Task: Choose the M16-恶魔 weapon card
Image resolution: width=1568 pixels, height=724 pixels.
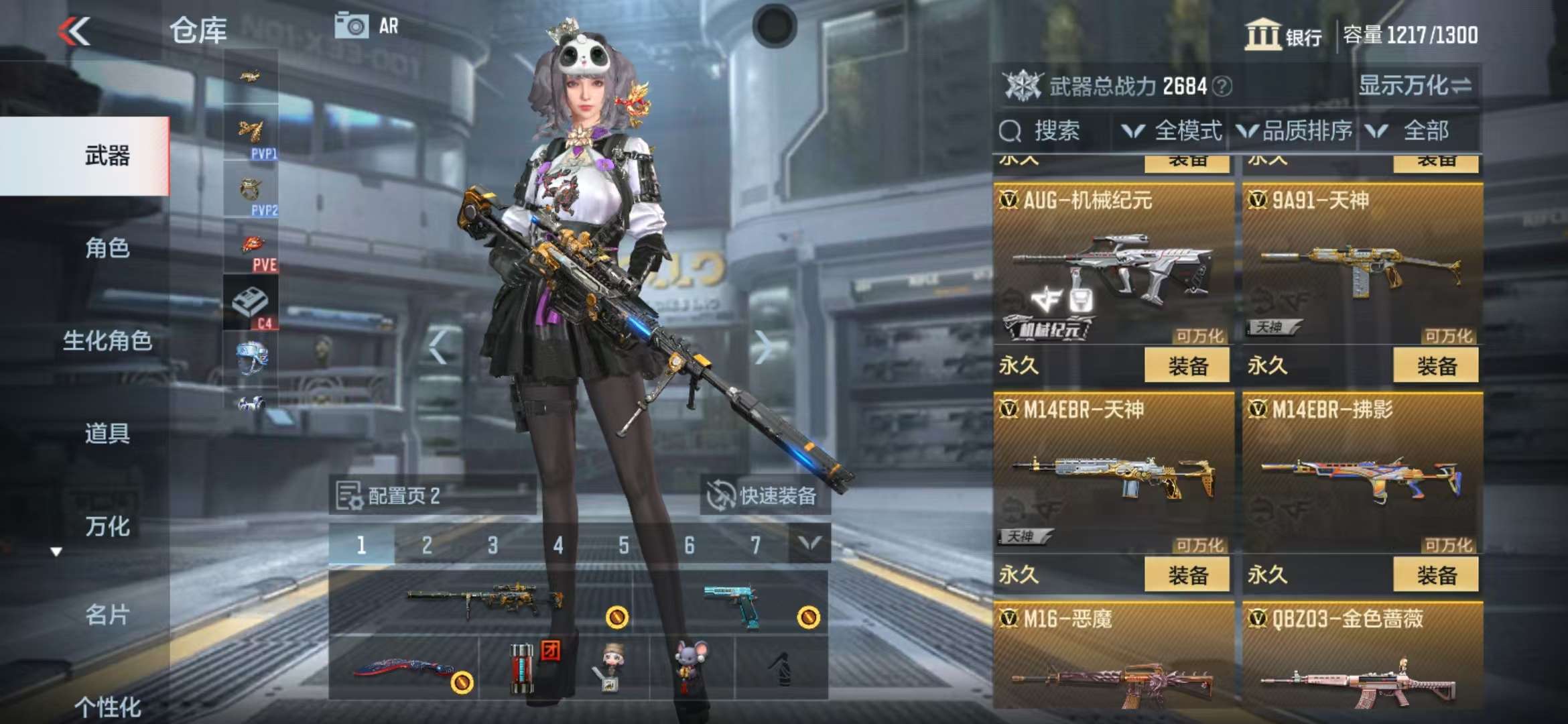Action: pos(1113,660)
